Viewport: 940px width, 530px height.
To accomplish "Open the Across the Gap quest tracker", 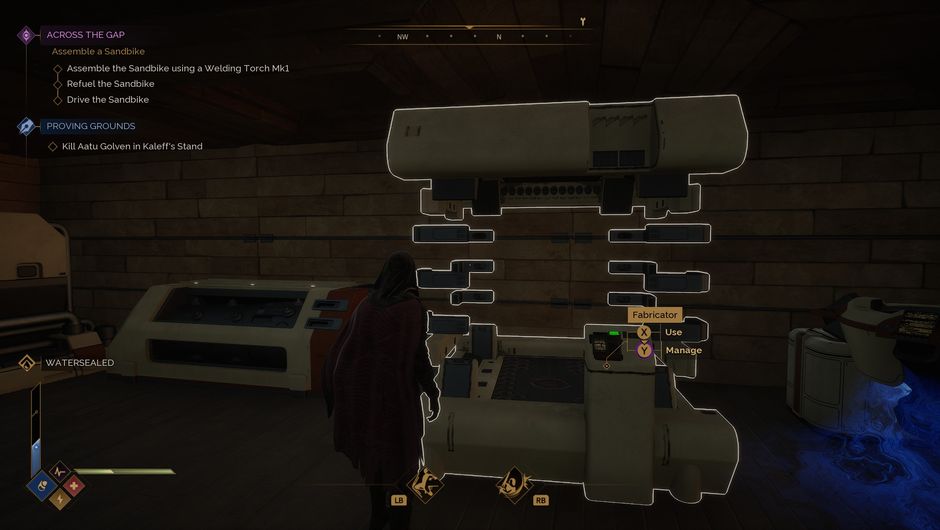I will pyautogui.click(x=85, y=34).
